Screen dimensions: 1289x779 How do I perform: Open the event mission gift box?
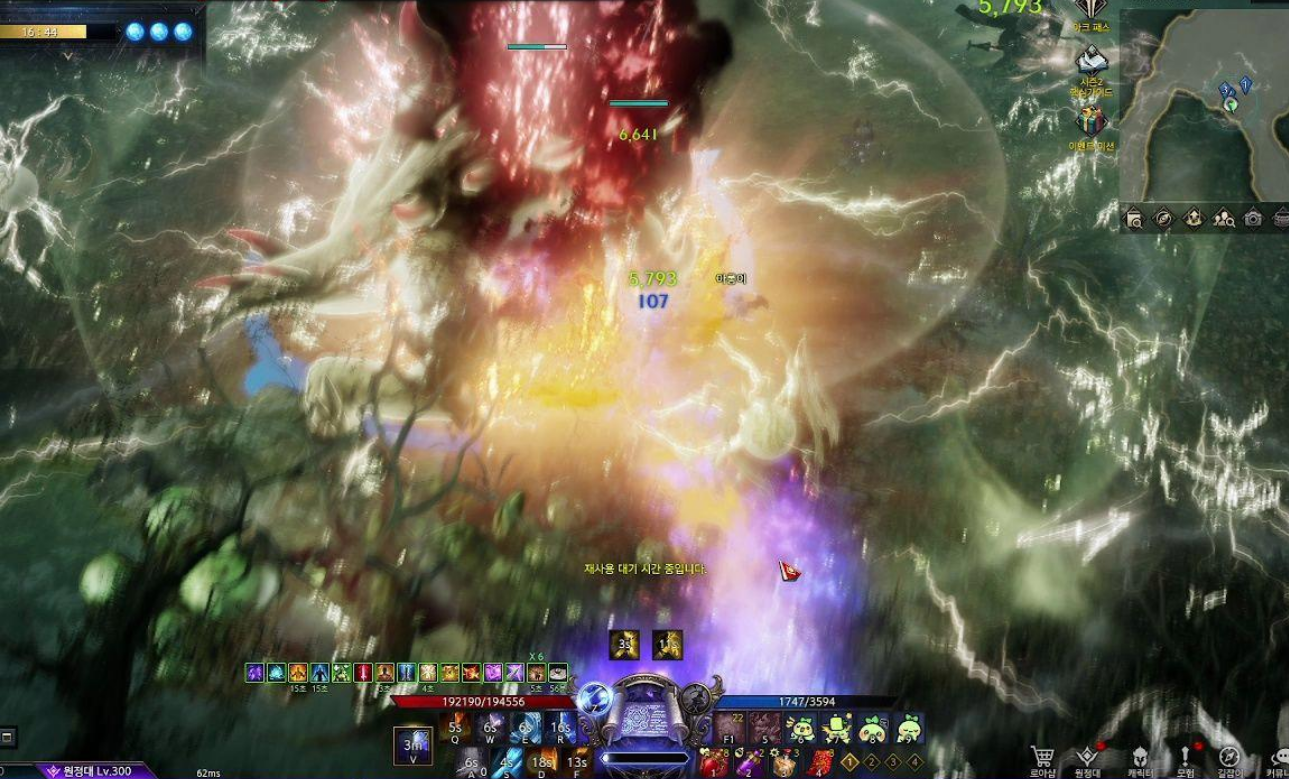point(1093,123)
